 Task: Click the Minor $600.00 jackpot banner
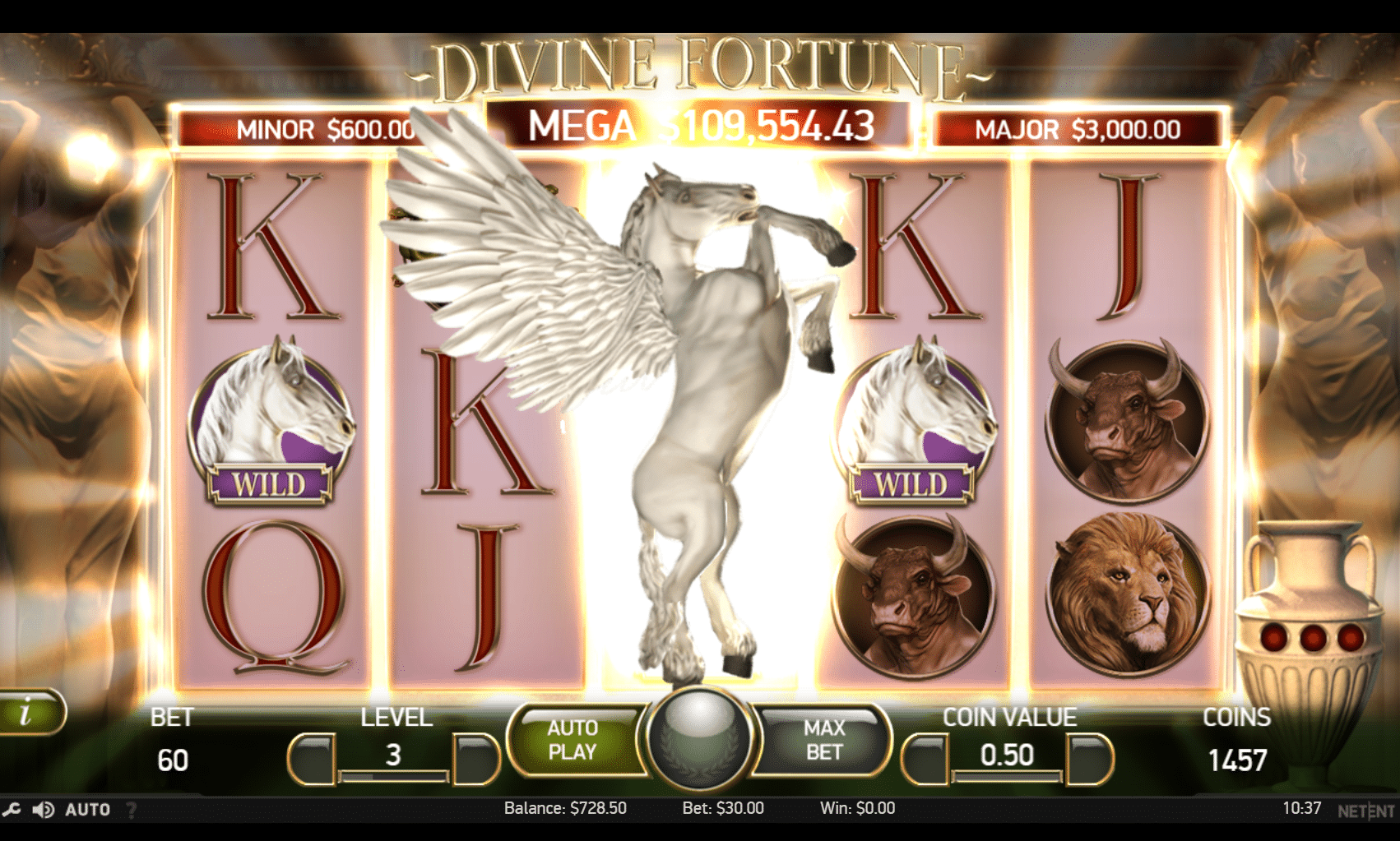315,129
